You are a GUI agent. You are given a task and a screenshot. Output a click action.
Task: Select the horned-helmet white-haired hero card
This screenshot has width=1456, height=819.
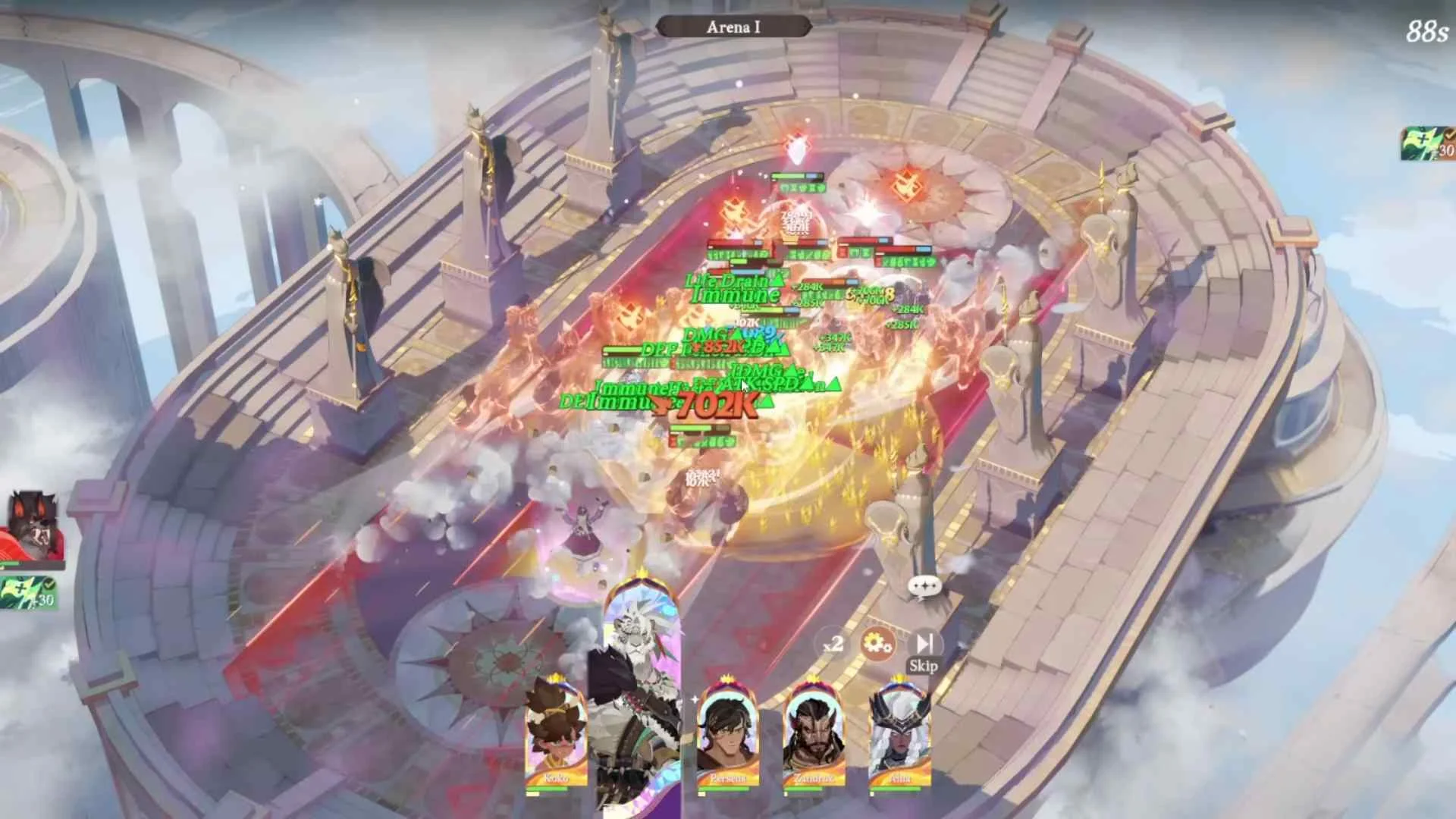click(900, 736)
